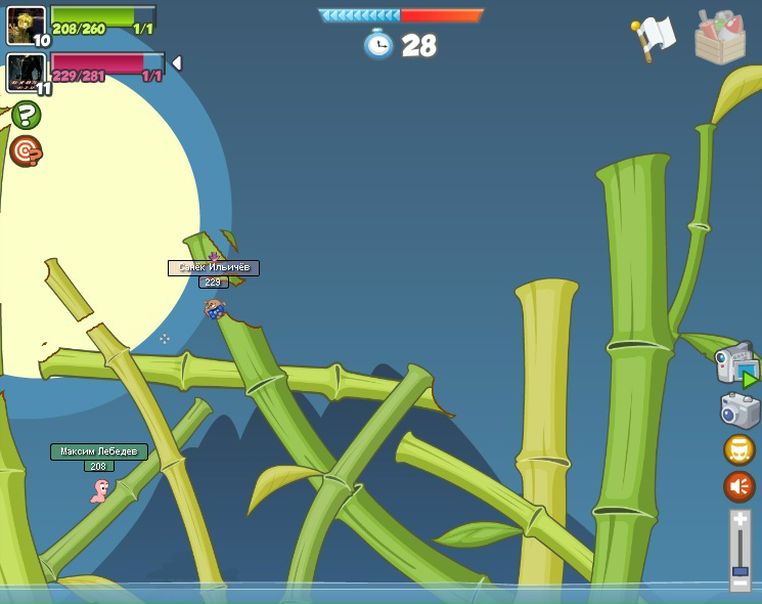Click the blue zoom slider handle

tap(740, 571)
